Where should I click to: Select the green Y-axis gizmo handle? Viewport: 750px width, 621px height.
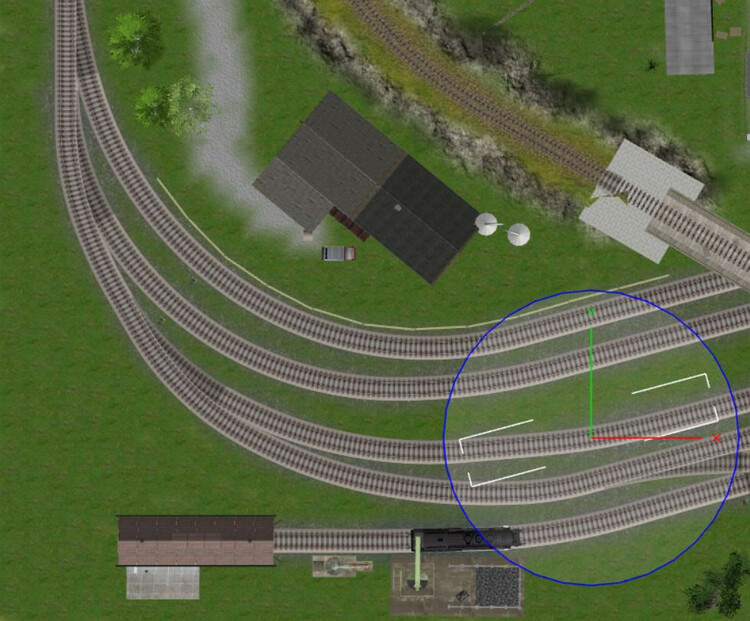tap(591, 314)
